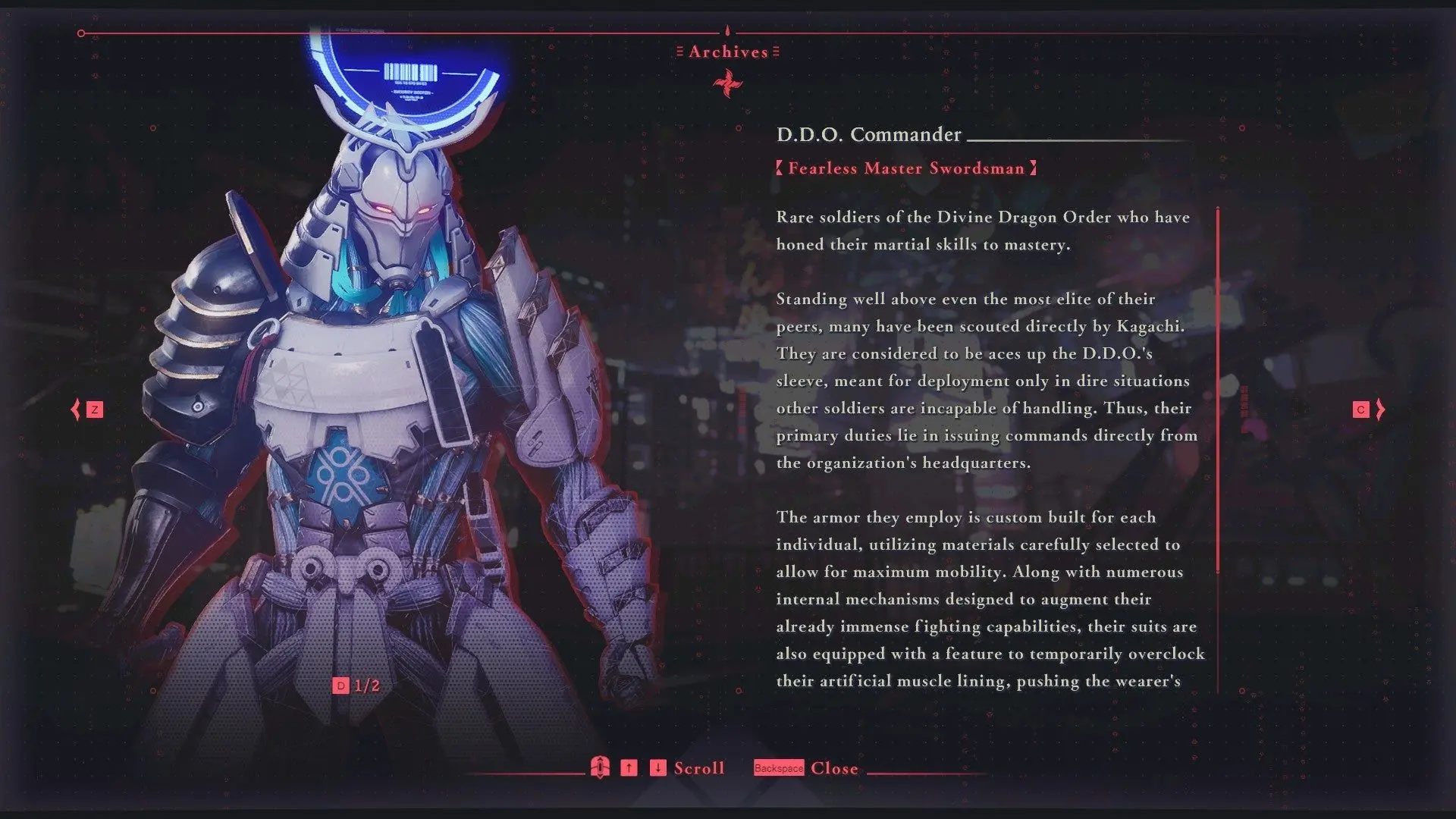Click the Scroll label
Image resolution: width=1456 pixels, height=819 pixels.
[698, 768]
